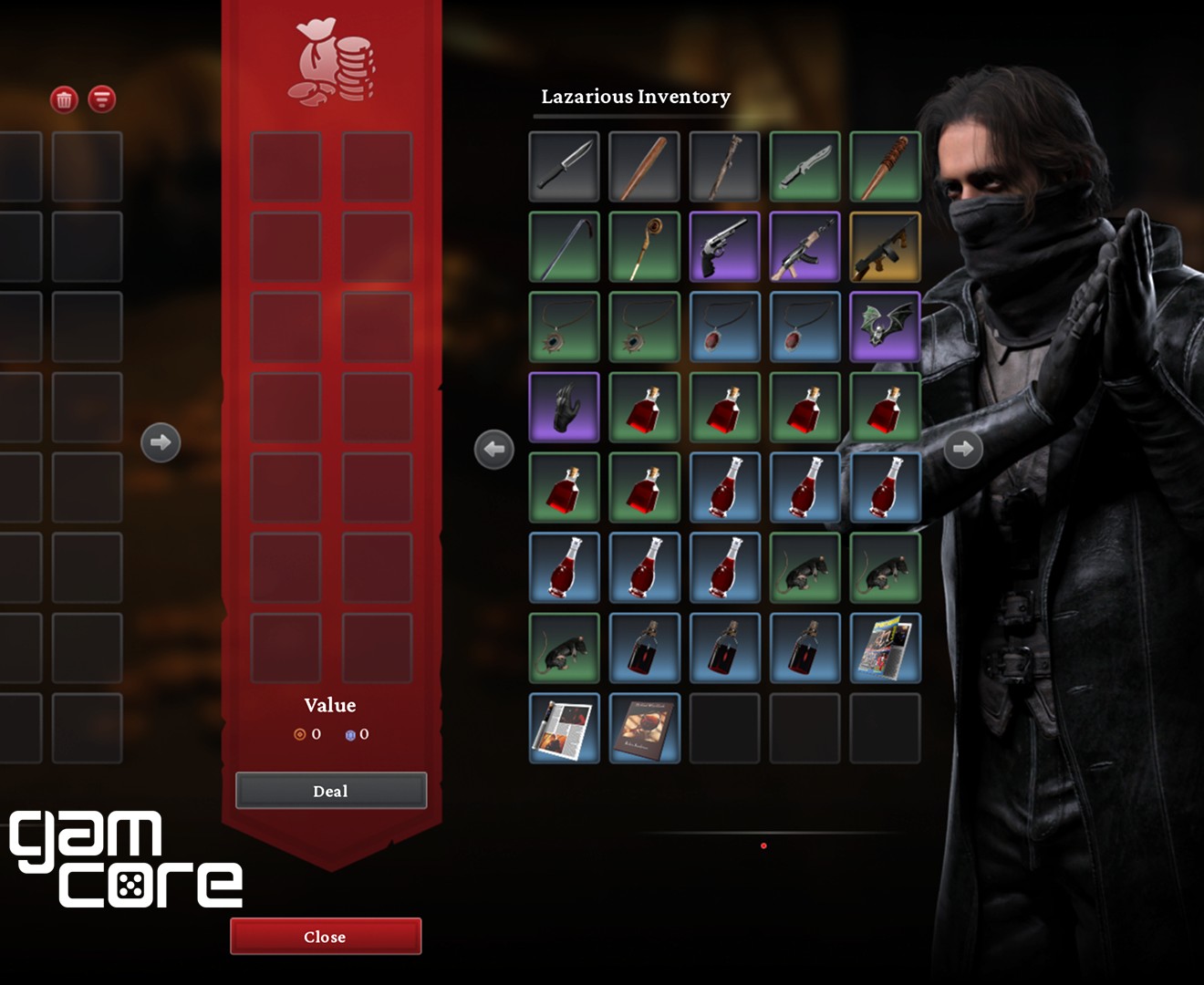The image size is (1204, 985).
Task: Select the bat figurine item
Action: point(885,327)
